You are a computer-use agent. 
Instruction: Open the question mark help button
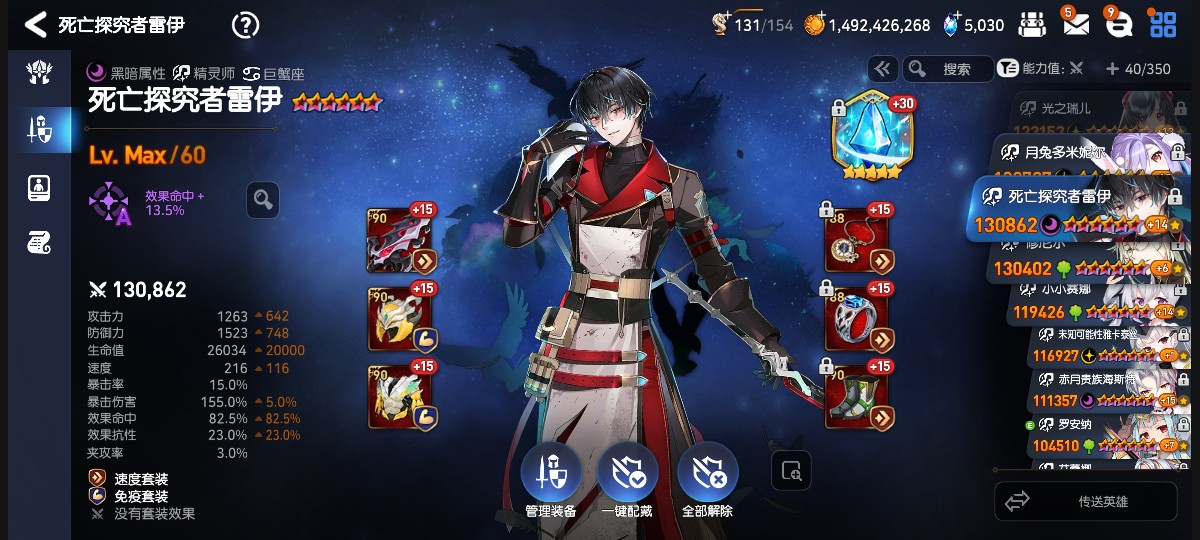(245, 25)
